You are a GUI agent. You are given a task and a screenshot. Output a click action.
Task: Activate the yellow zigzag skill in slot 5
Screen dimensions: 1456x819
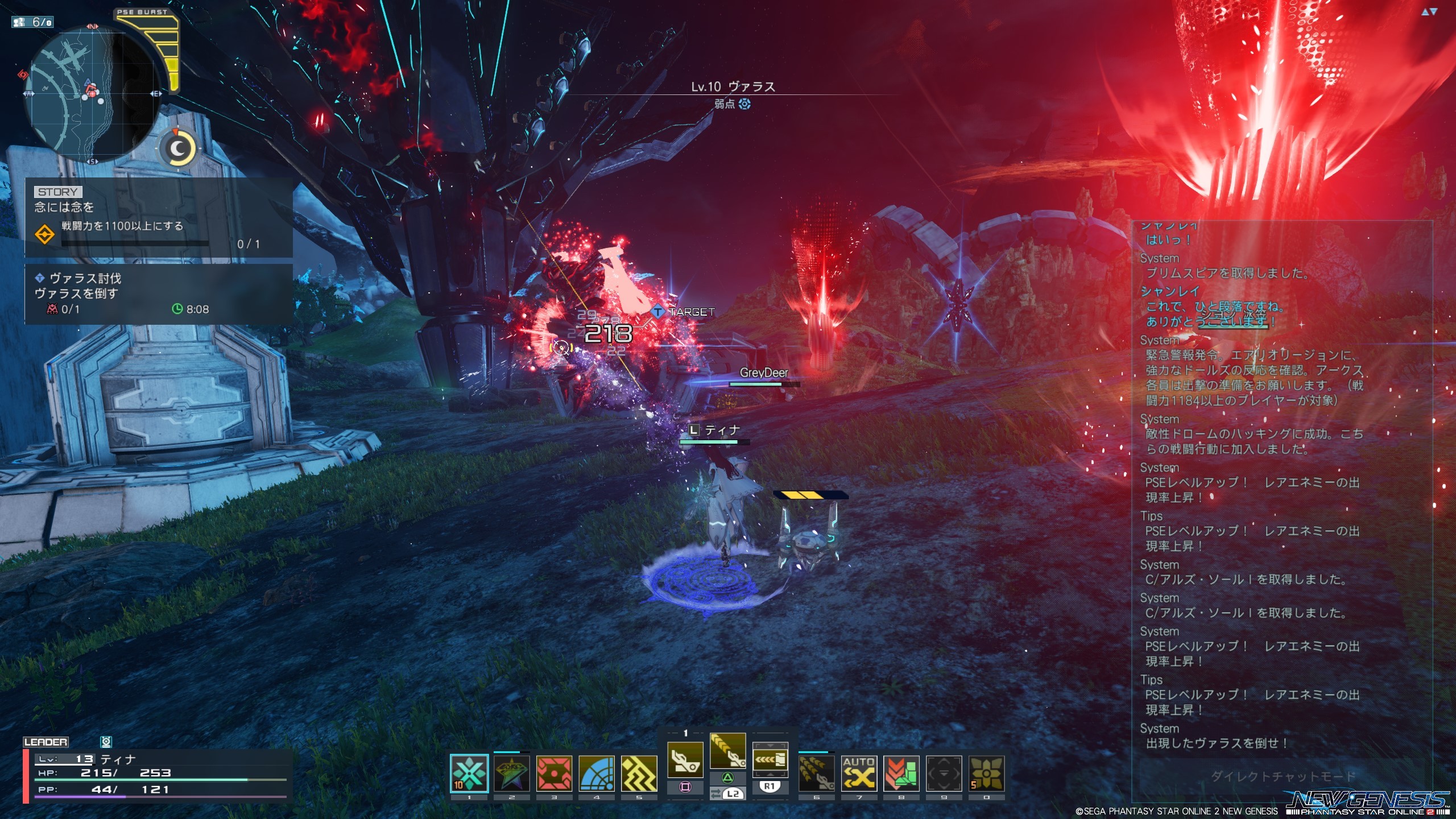pyautogui.click(x=639, y=773)
